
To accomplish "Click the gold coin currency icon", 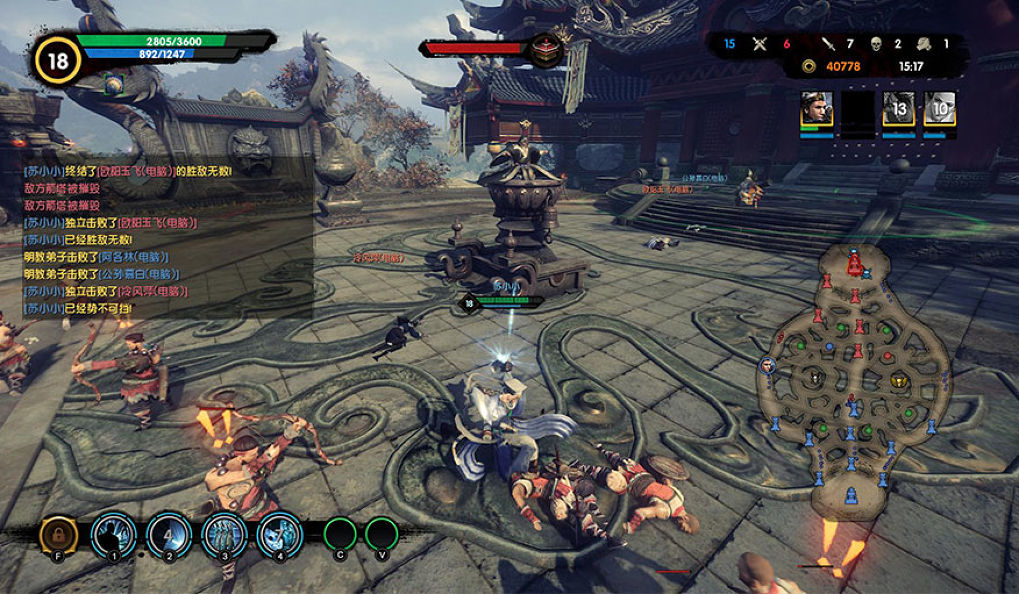I will (808, 67).
